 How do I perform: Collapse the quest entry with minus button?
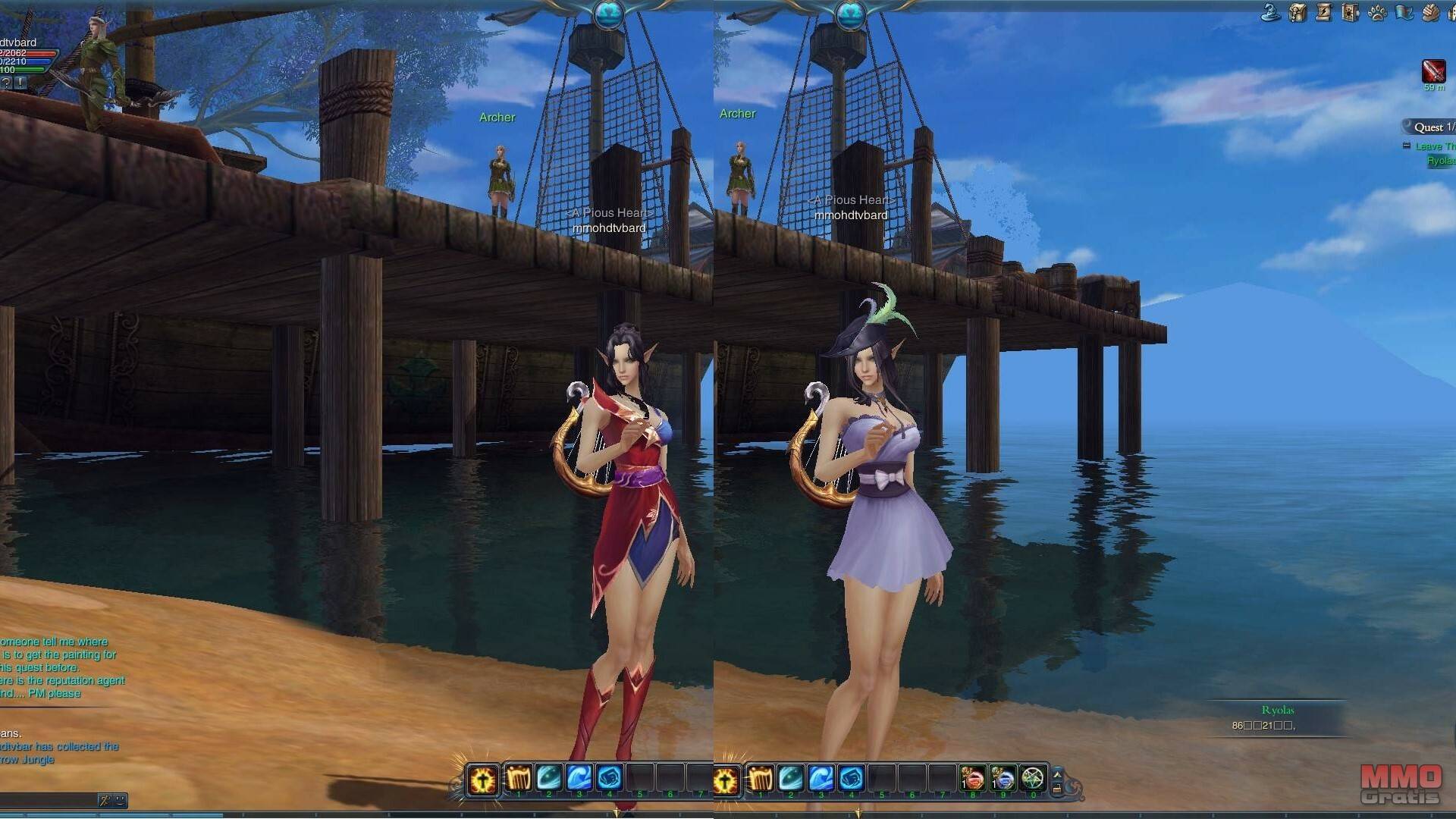coord(1407,146)
